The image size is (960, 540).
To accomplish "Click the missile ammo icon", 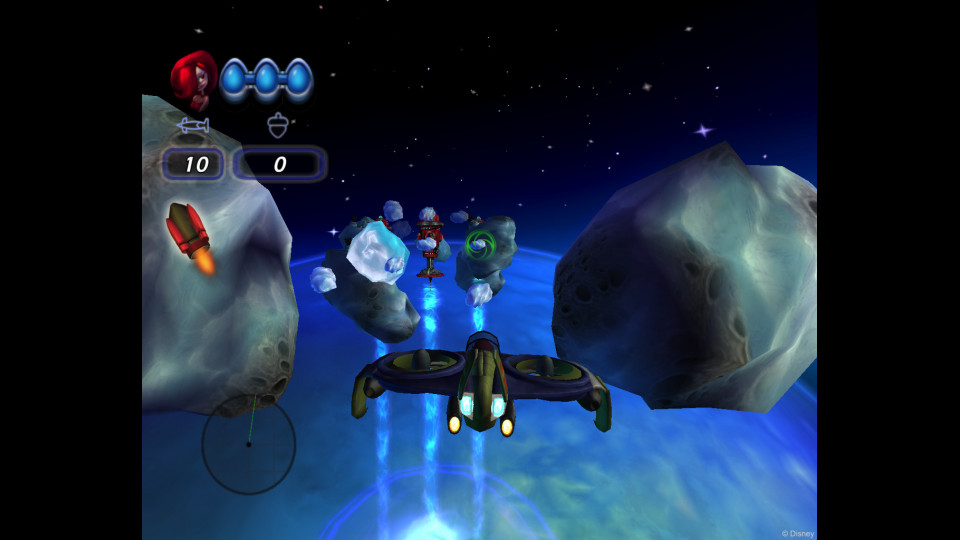I will (193, 126).
